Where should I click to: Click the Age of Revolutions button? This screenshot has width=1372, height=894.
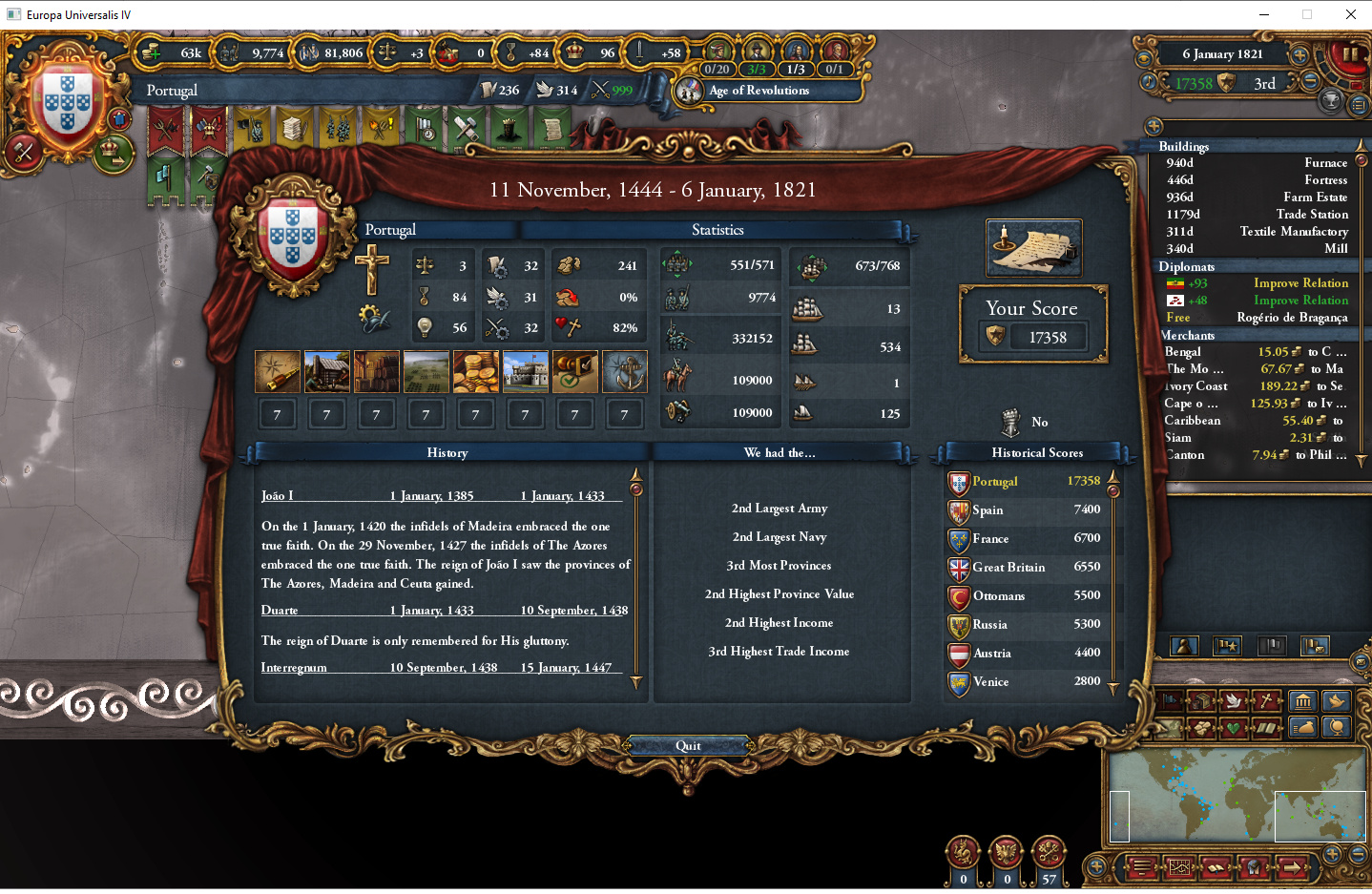[759, 91]
